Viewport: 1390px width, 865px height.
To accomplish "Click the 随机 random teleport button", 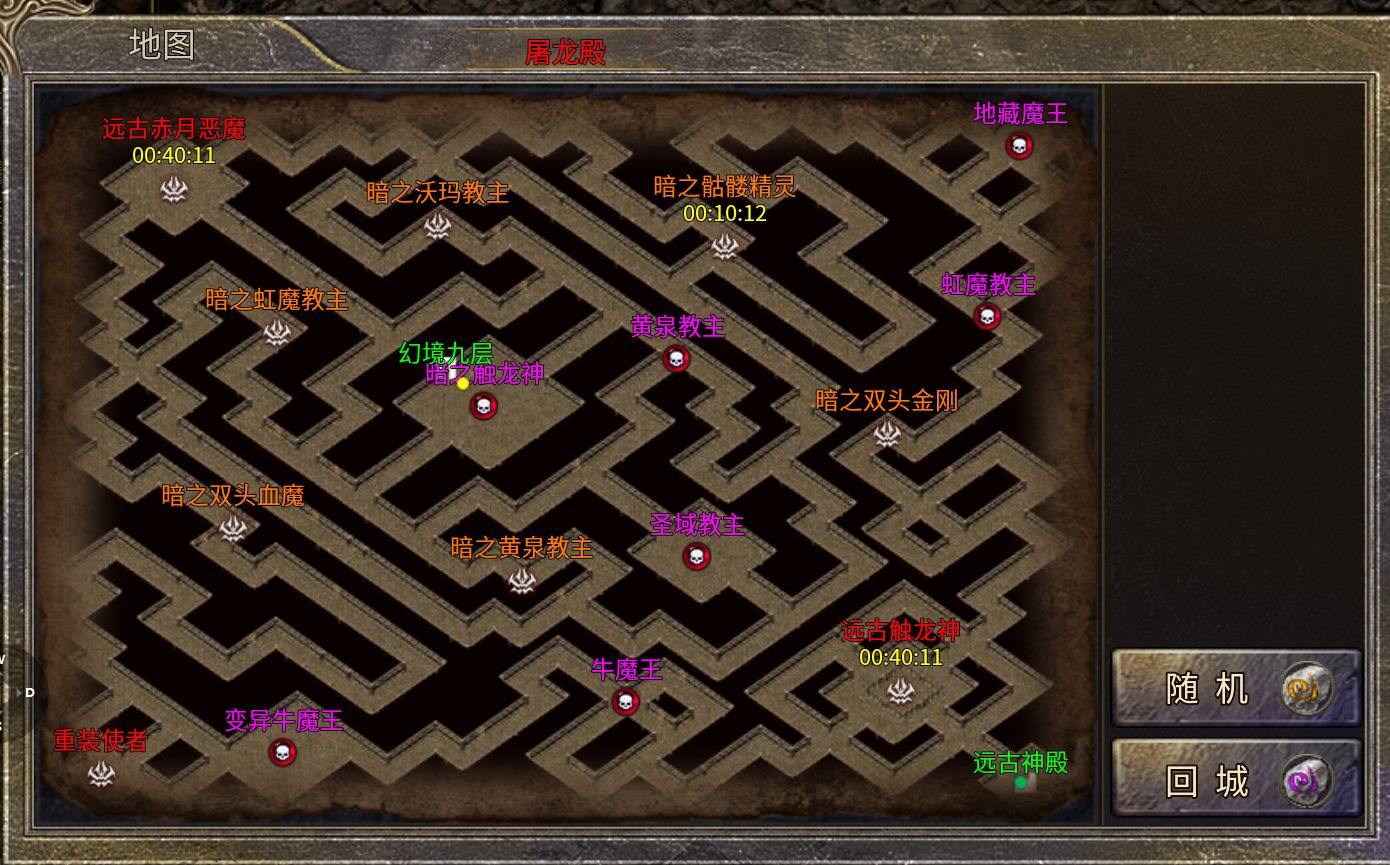I will (1236, 688).
